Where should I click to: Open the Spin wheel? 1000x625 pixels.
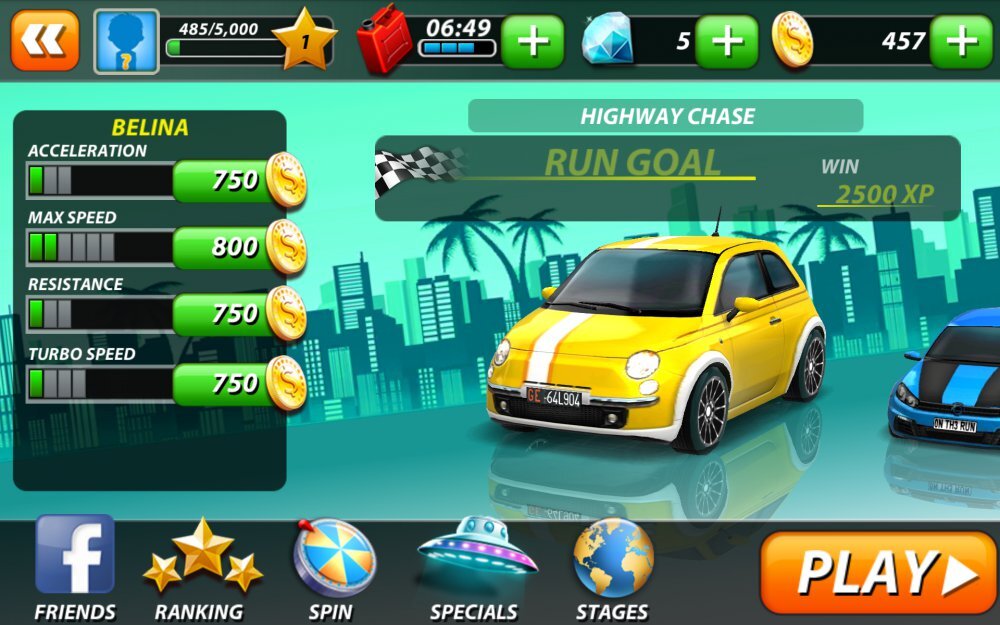[x=333, y=567]
